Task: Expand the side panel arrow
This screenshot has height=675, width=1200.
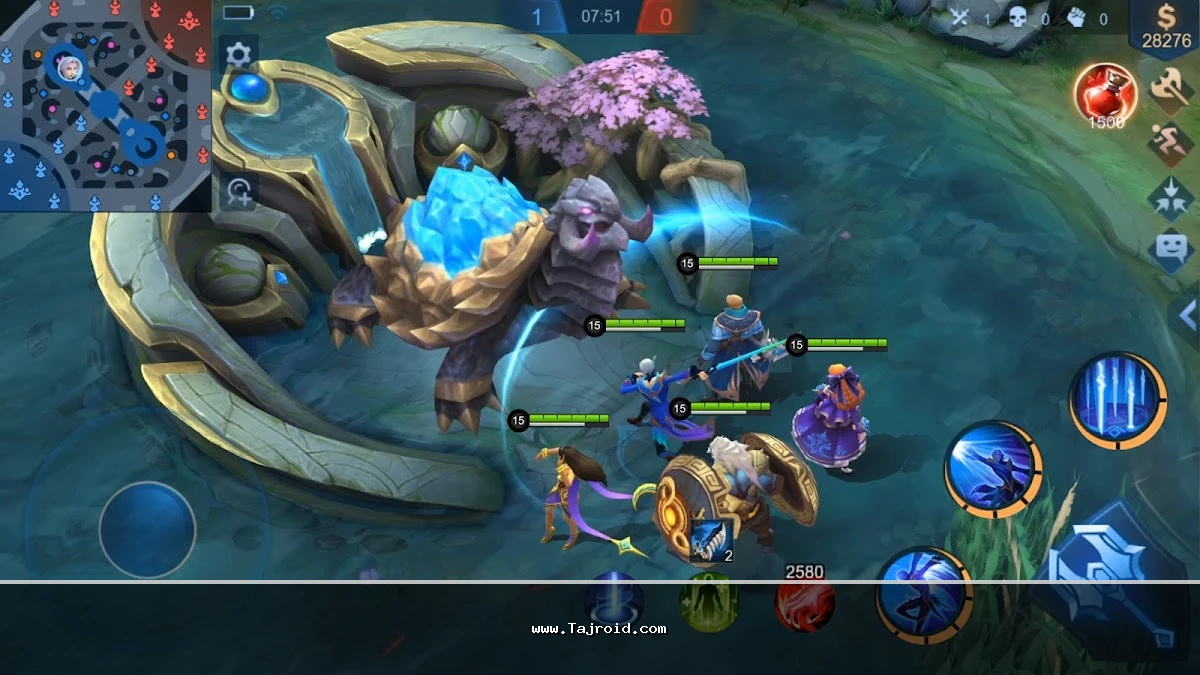Action: tap(1186, 316)
